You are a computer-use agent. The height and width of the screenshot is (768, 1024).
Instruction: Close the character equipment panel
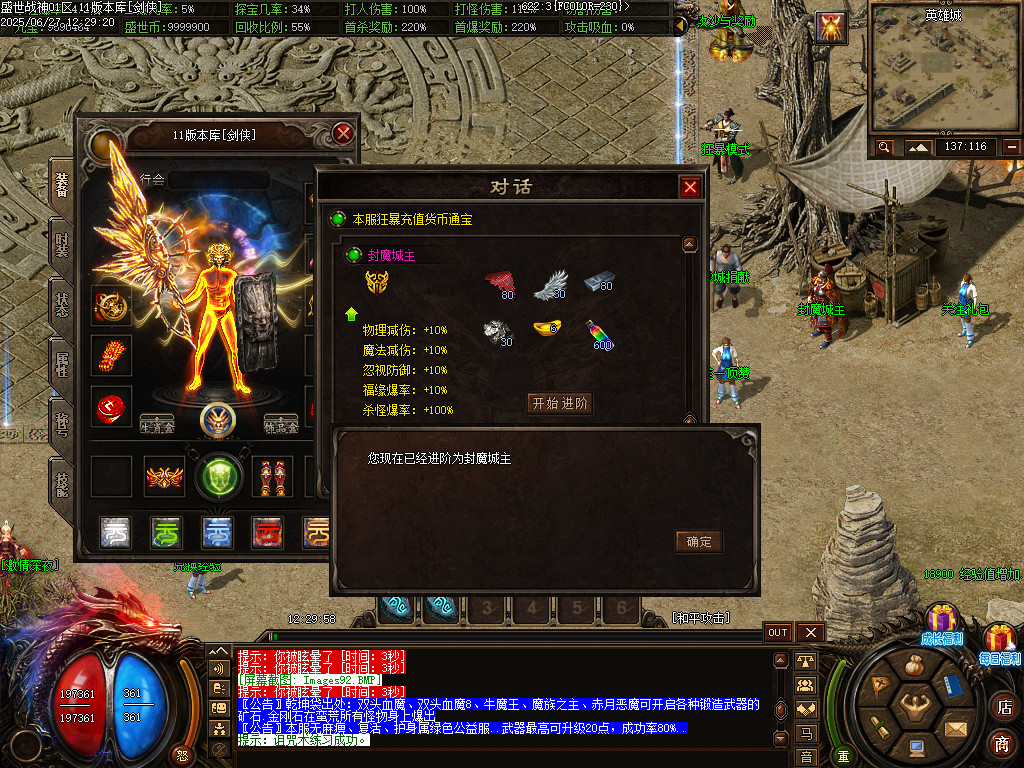(x=343, y=133)
